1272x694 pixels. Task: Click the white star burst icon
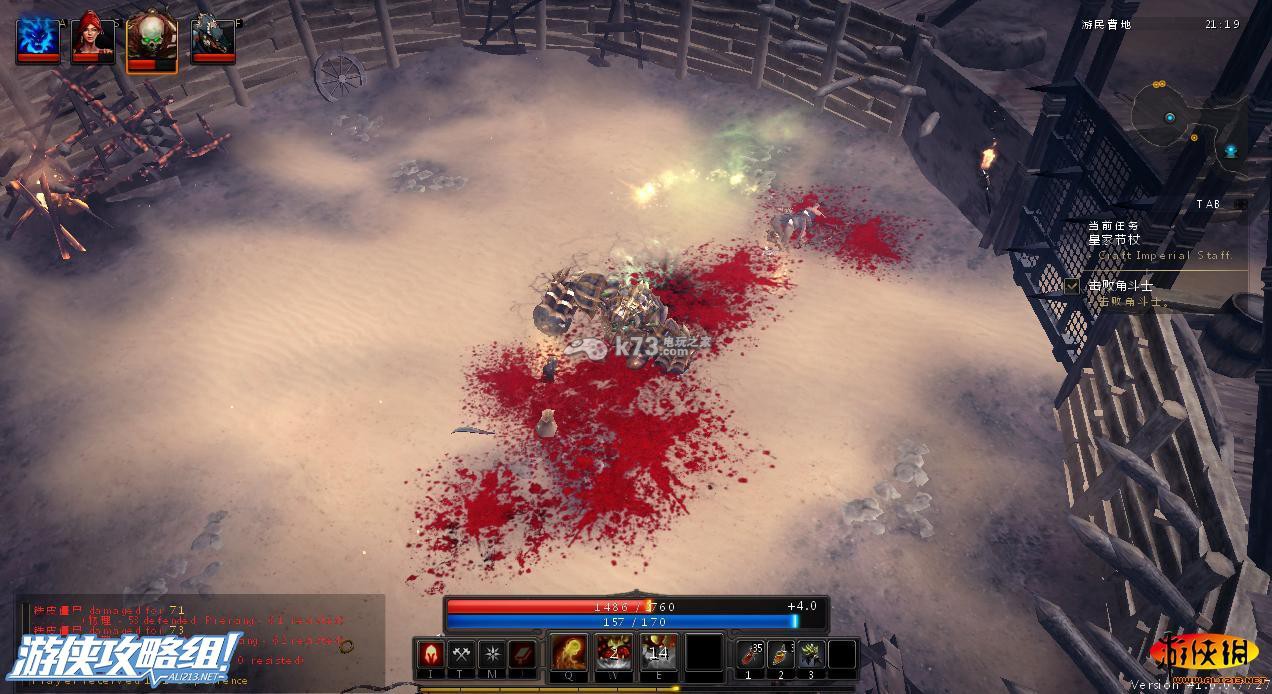click(491, 655)
